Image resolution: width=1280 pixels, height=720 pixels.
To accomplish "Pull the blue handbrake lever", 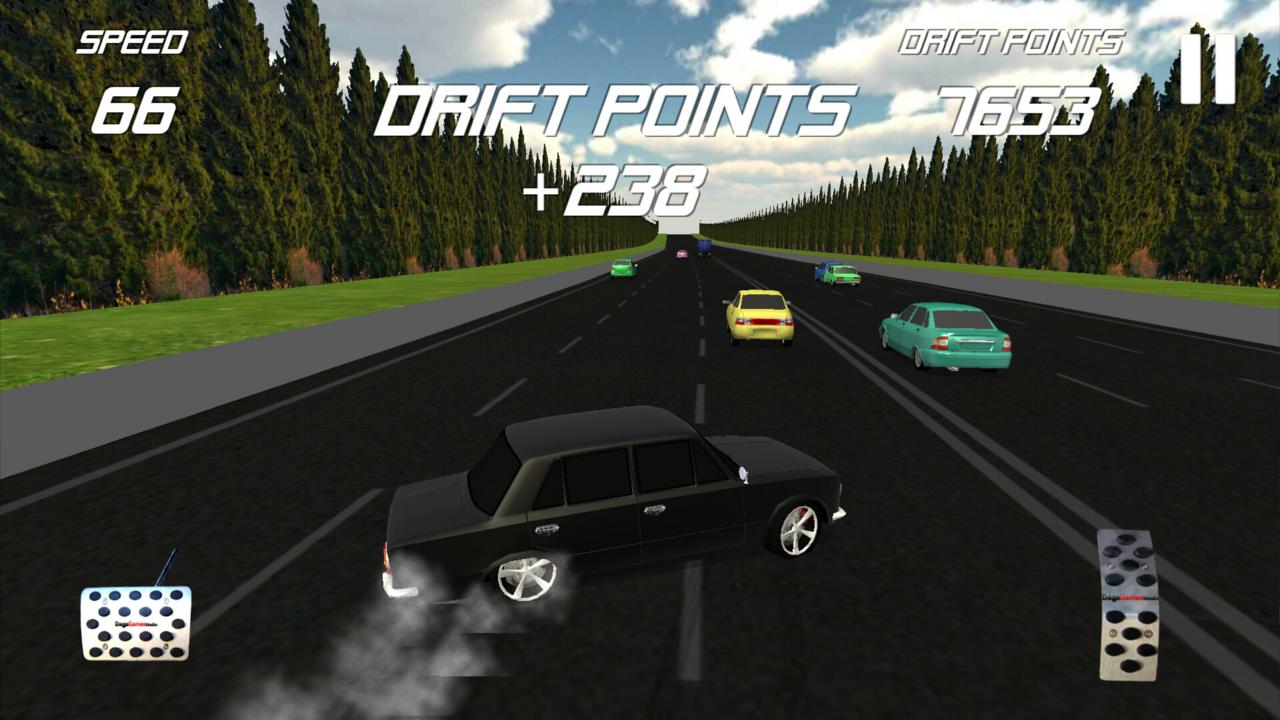I will point(165,565).
